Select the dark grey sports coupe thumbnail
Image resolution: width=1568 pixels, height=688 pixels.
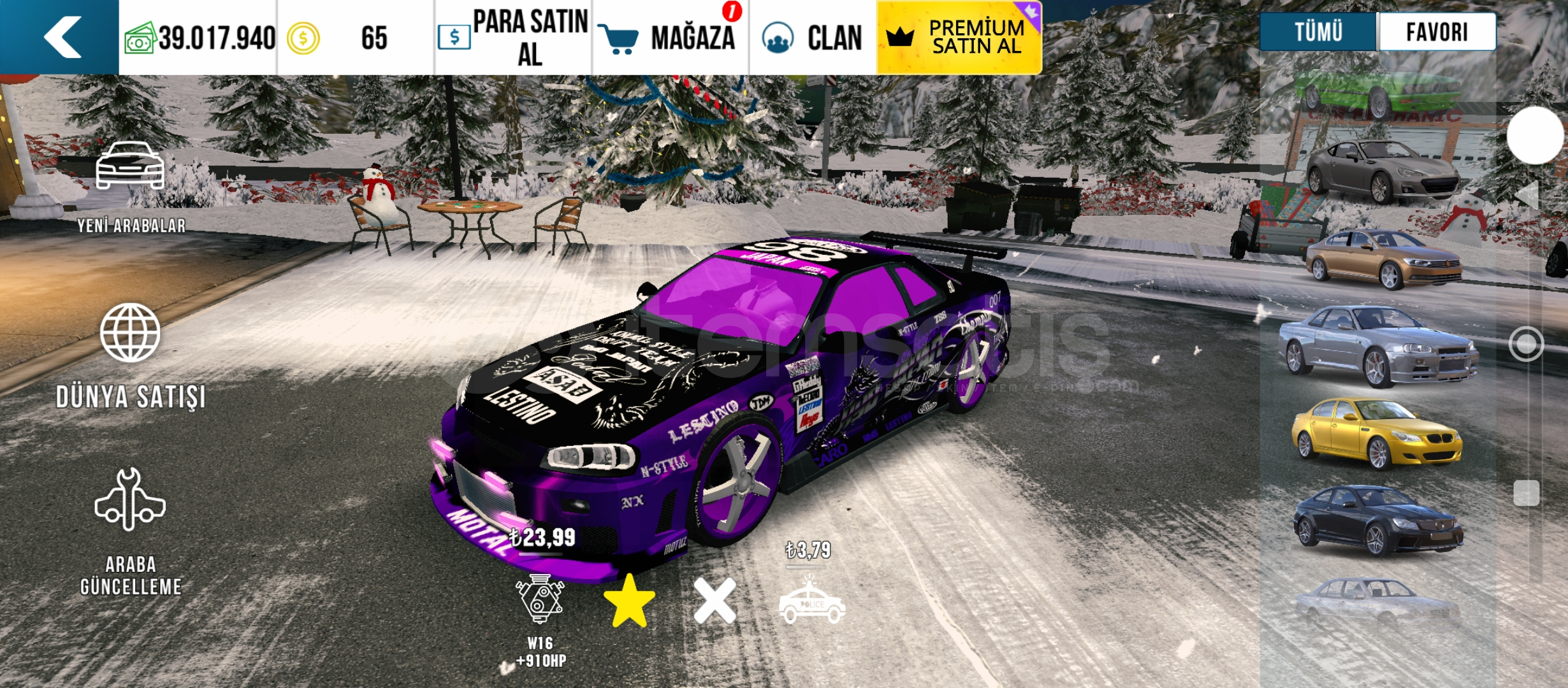coord(1382,171)
